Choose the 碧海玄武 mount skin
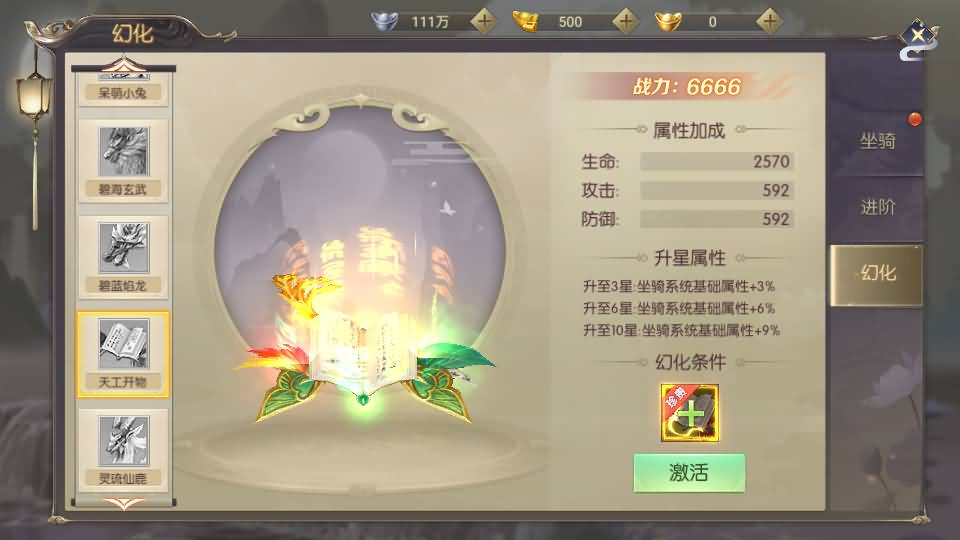 124,160
